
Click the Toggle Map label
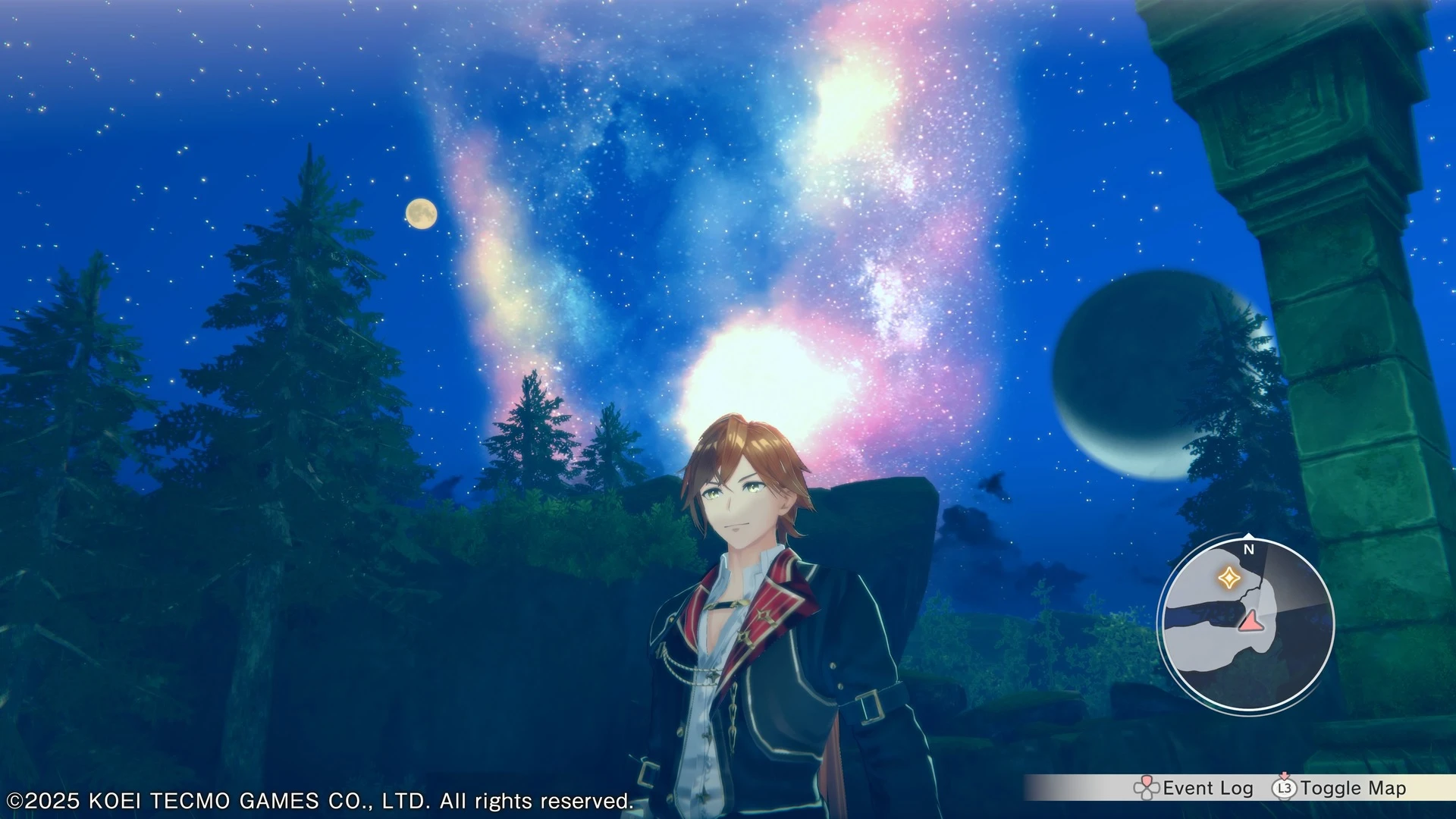pos(1353,789)
